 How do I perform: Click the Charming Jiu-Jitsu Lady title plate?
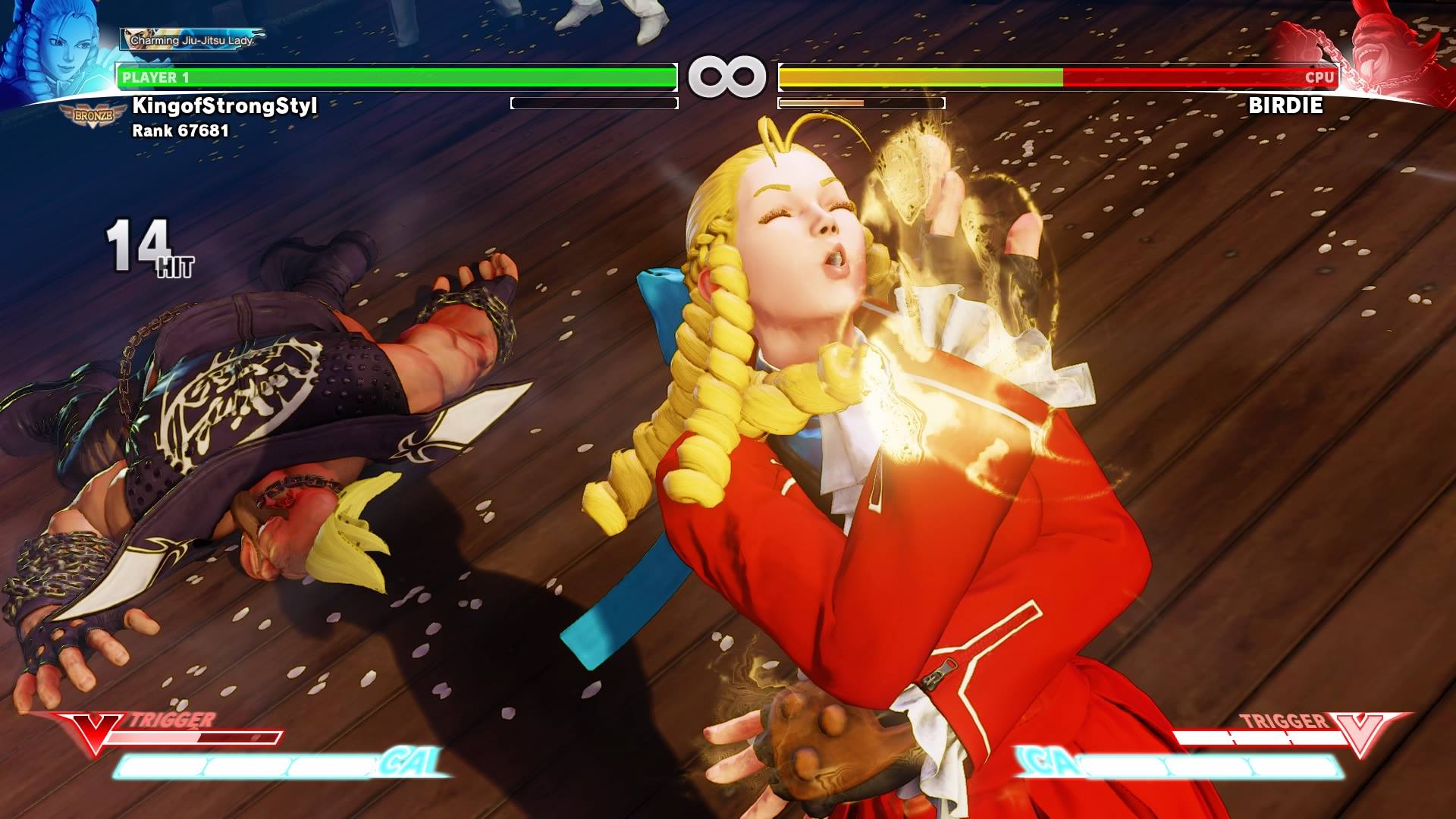191,39
